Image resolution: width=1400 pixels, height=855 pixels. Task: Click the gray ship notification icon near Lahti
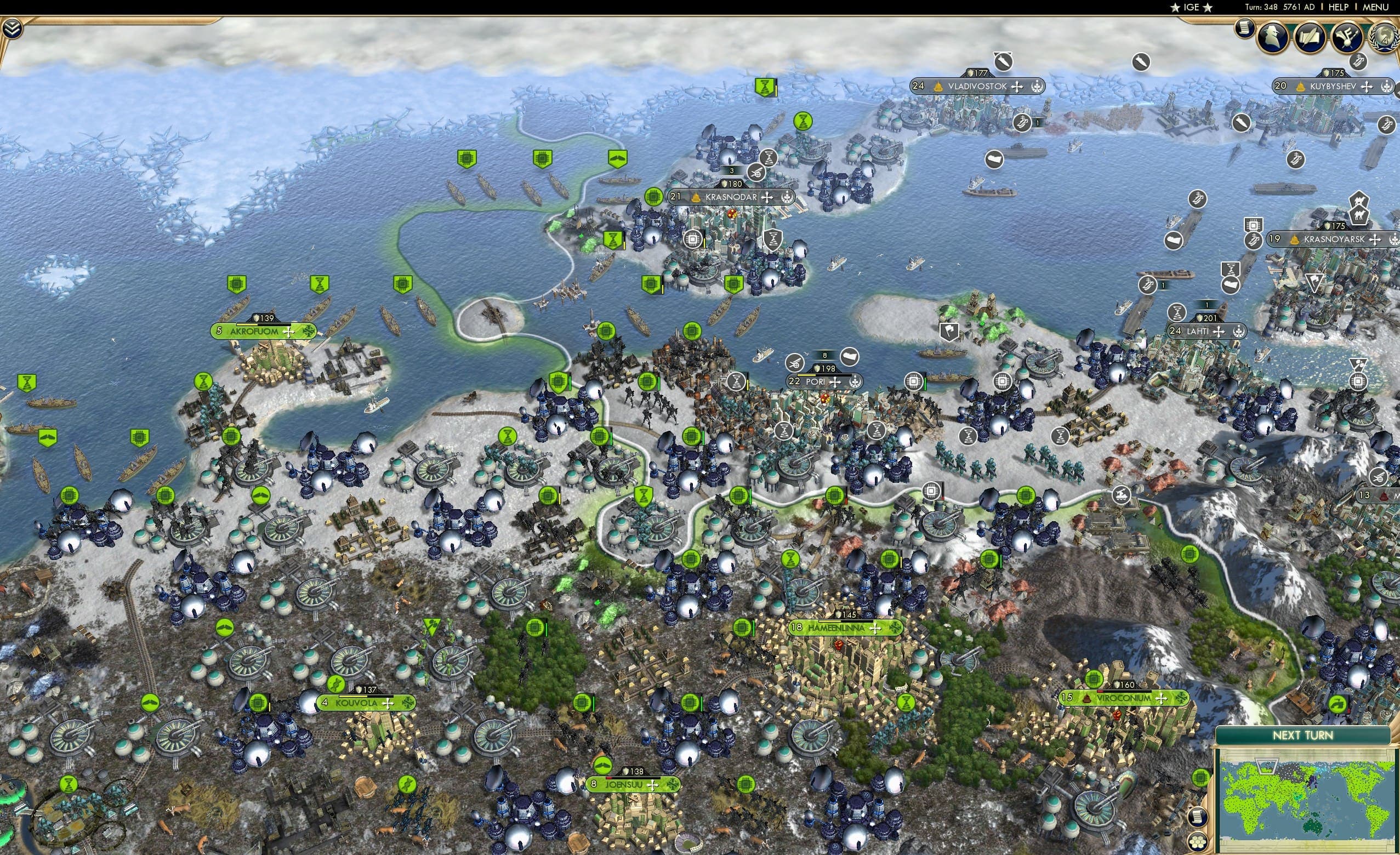click(1231, 284)
